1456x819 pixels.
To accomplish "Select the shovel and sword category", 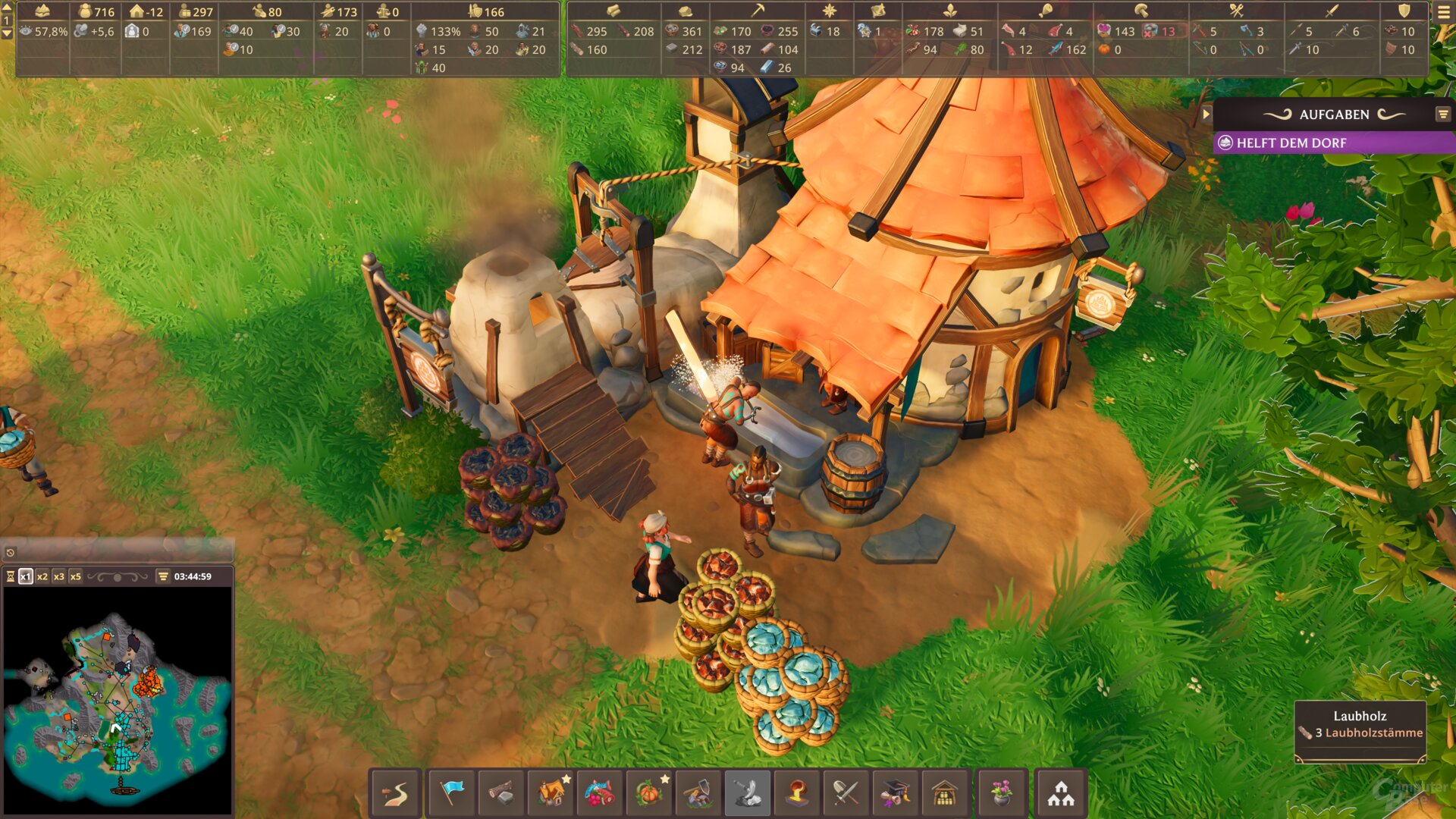I will 846,793.
